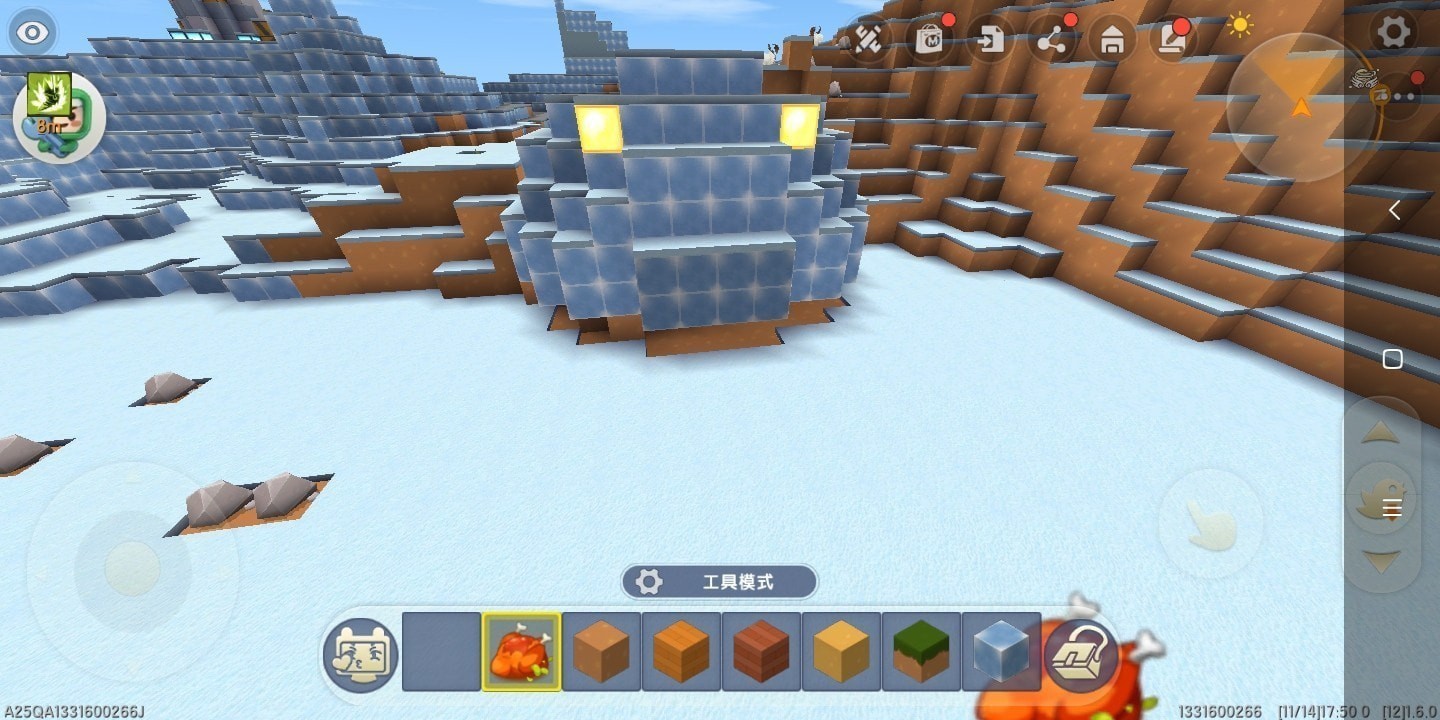Open the notes and pen icon
Image resolution: width=1440 pixels, height=720 pixels.
tap(1172, 40)
